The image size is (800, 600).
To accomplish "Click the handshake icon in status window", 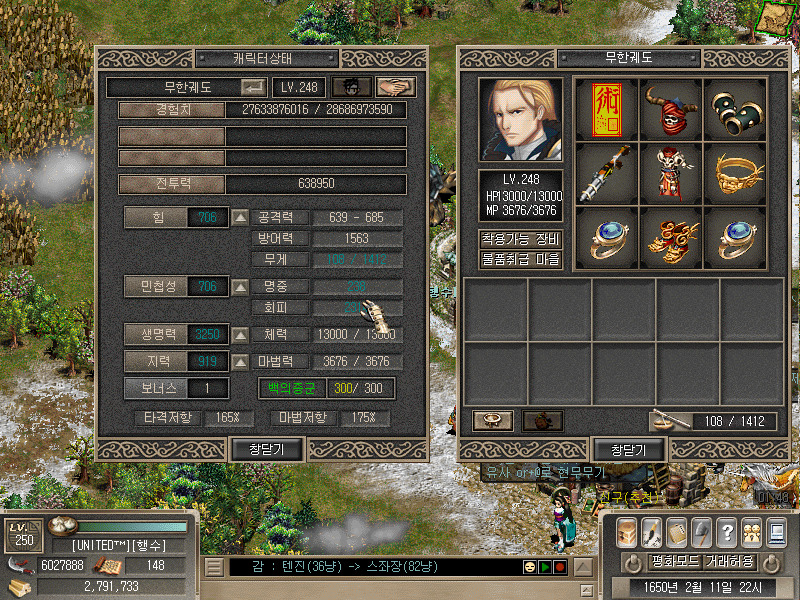I will (x=395, y=88).
